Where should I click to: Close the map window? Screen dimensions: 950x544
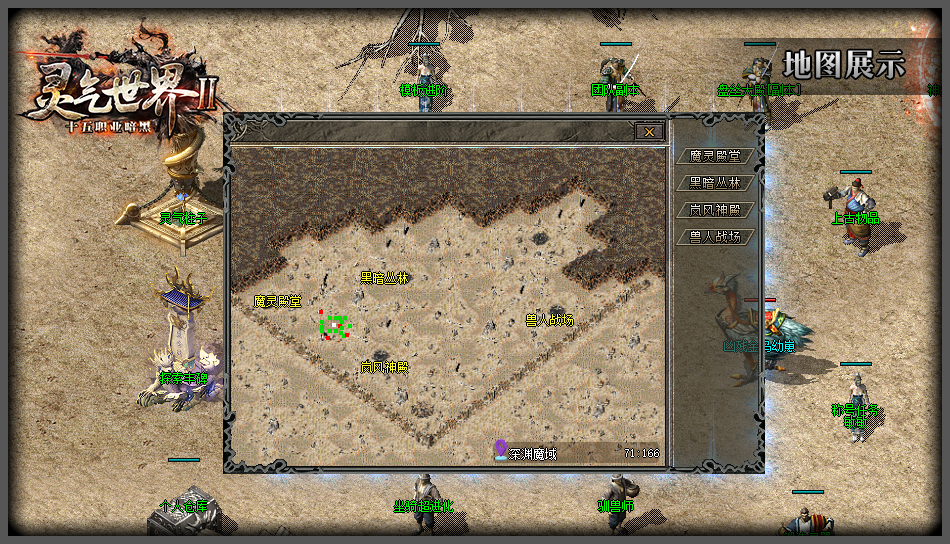point(649,131)
